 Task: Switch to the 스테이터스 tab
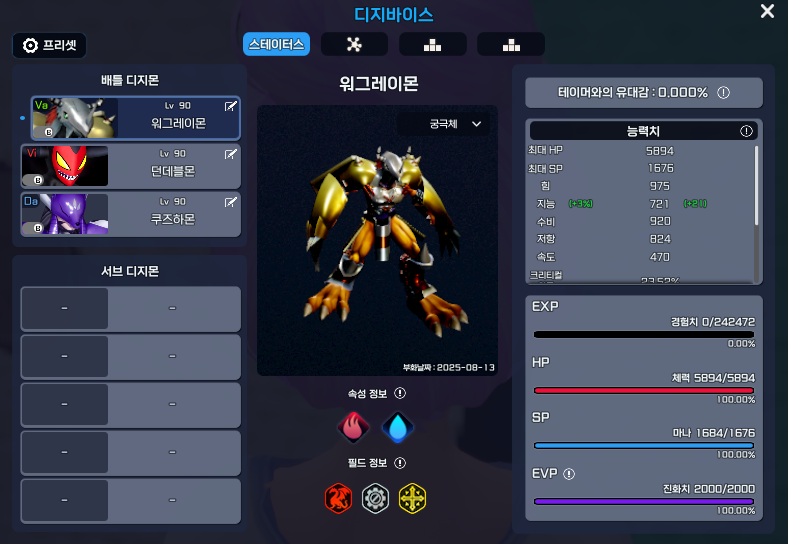(x=276, y=44)
